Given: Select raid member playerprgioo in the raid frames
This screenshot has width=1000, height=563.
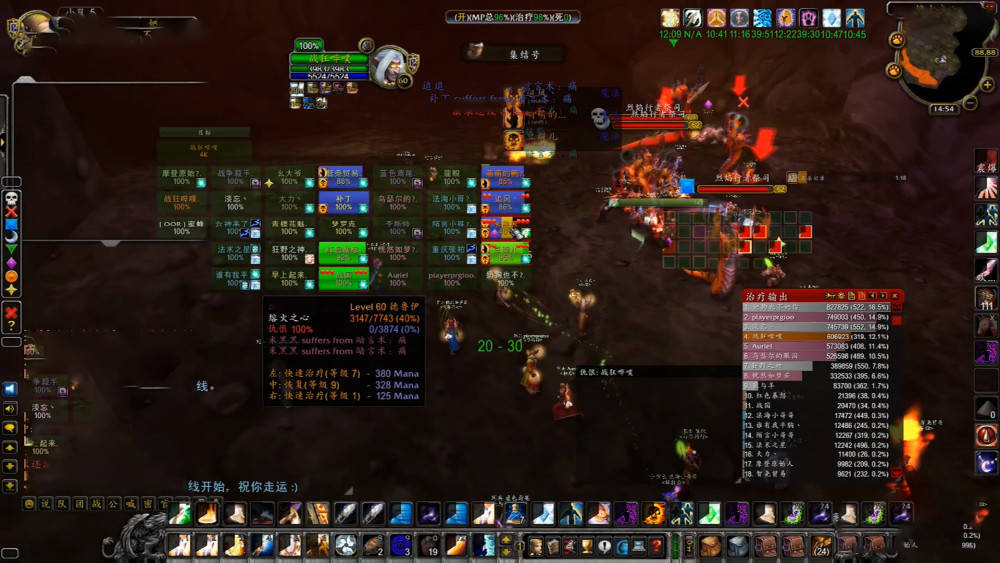Looking at the screenshot, I should click(452, 277).
